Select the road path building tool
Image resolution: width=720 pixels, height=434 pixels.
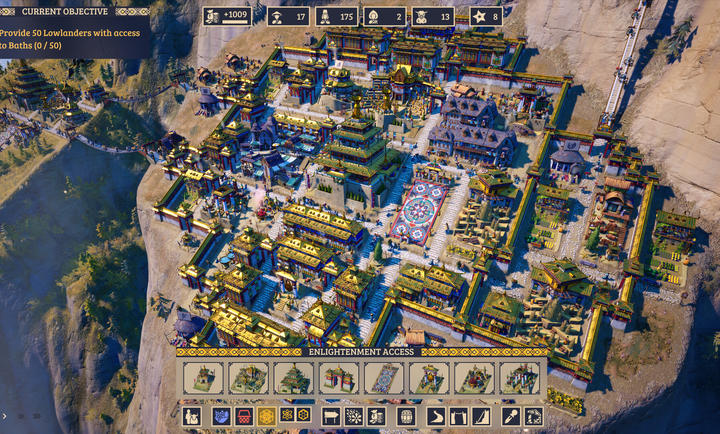[436, 416]
